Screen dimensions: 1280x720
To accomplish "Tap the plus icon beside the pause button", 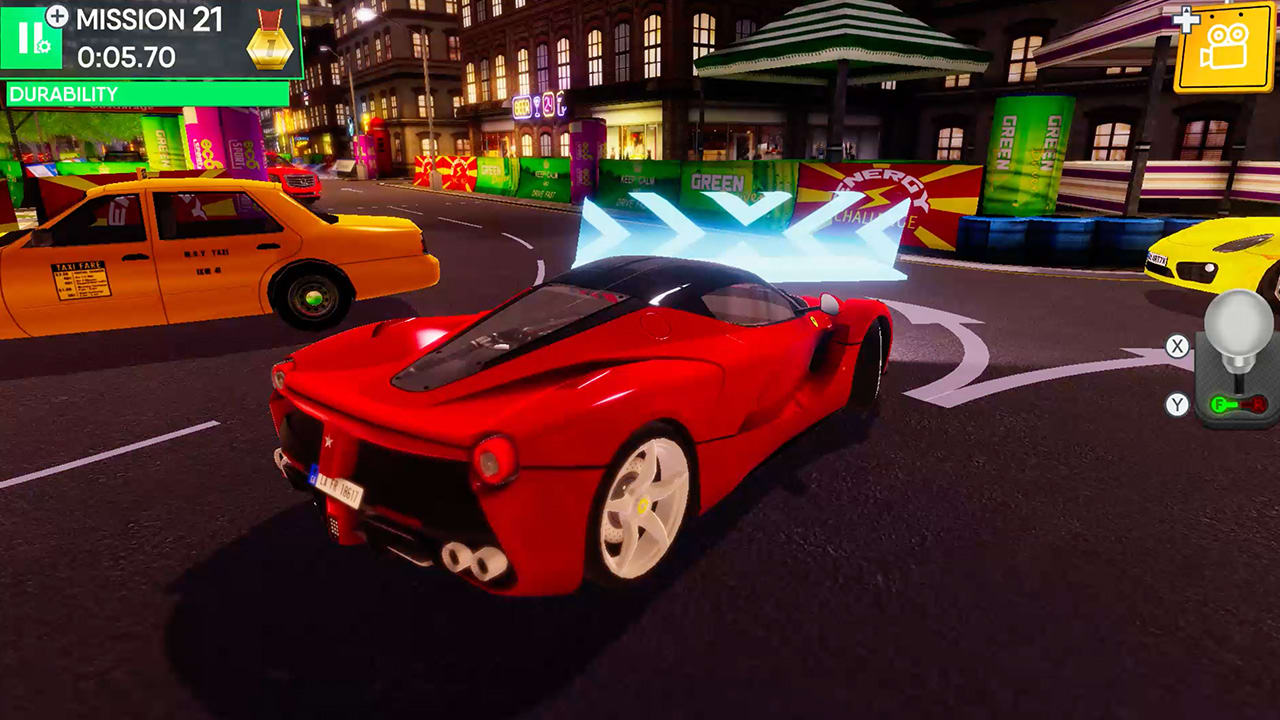I will (57, 17).
